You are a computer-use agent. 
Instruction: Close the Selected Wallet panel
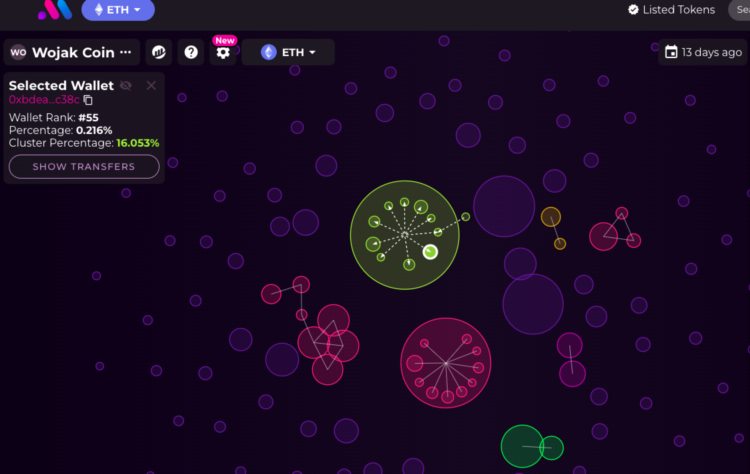pos(151,86)
